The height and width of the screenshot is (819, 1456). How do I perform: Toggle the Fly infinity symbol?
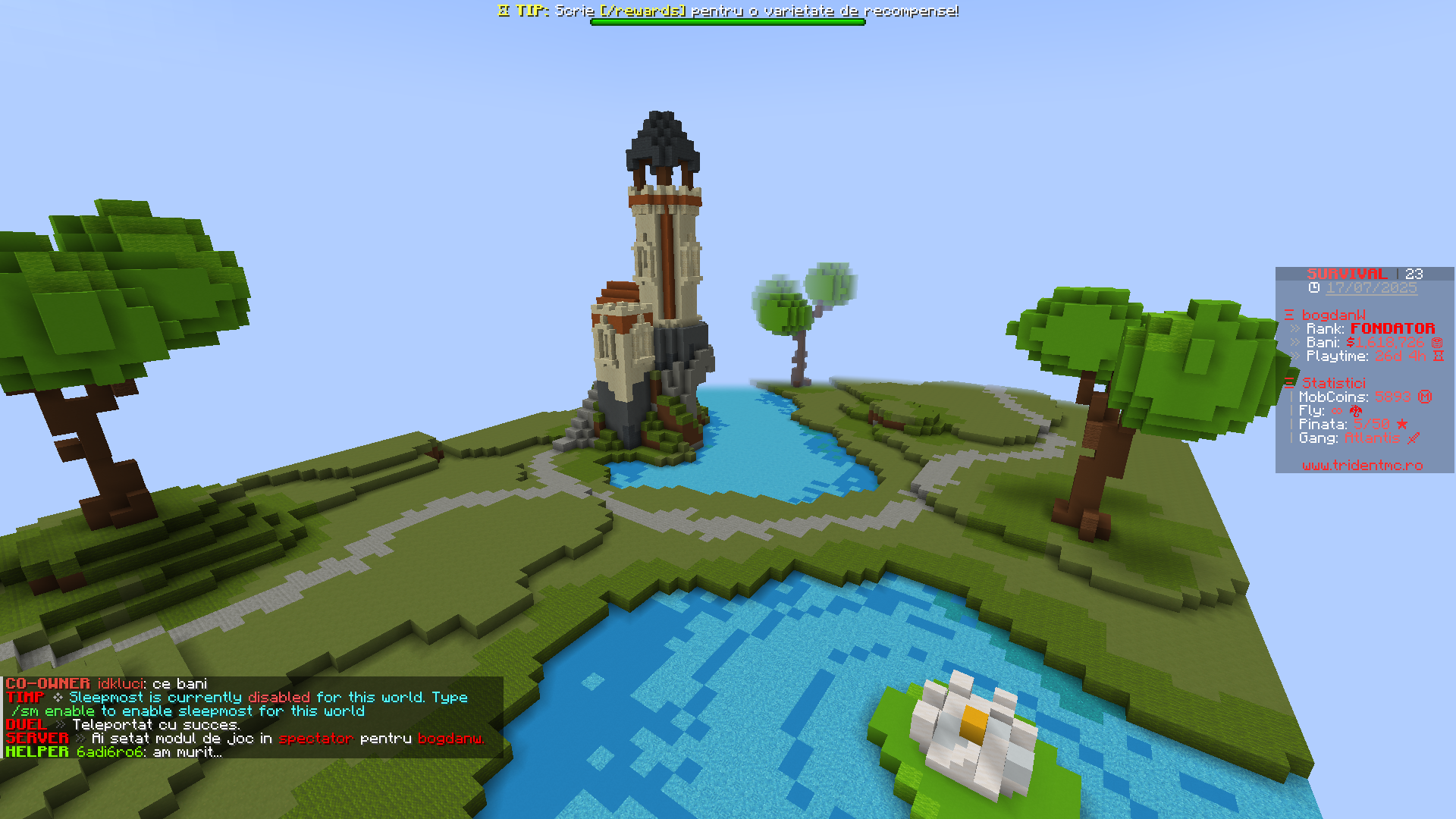tap(1336, 411)
